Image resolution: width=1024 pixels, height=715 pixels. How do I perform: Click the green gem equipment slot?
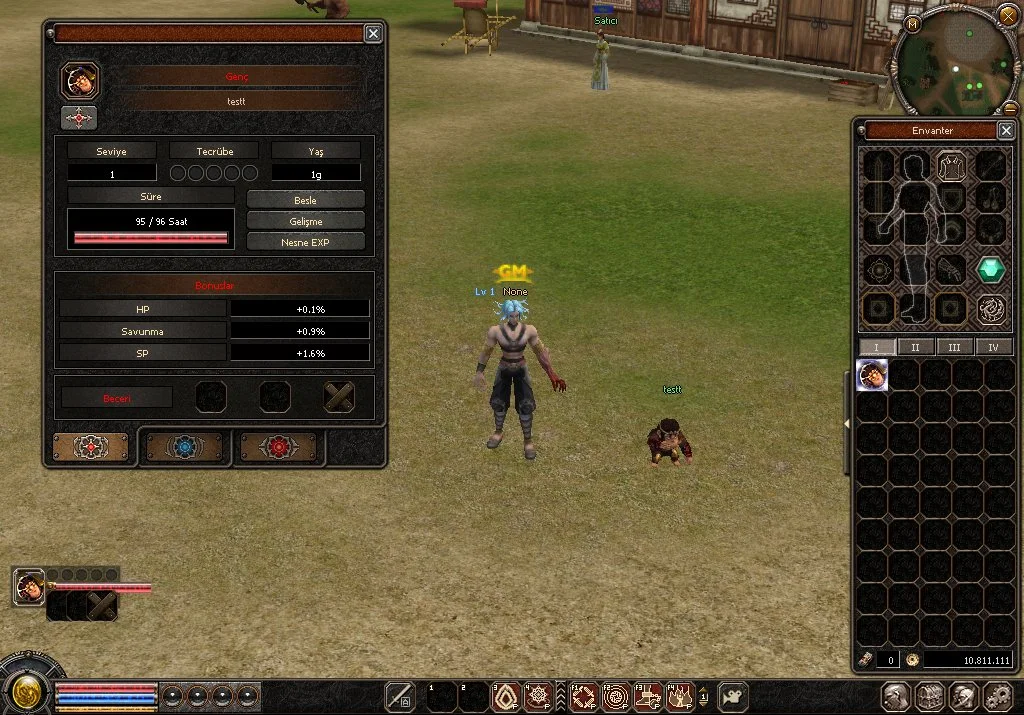pos(991,269)
